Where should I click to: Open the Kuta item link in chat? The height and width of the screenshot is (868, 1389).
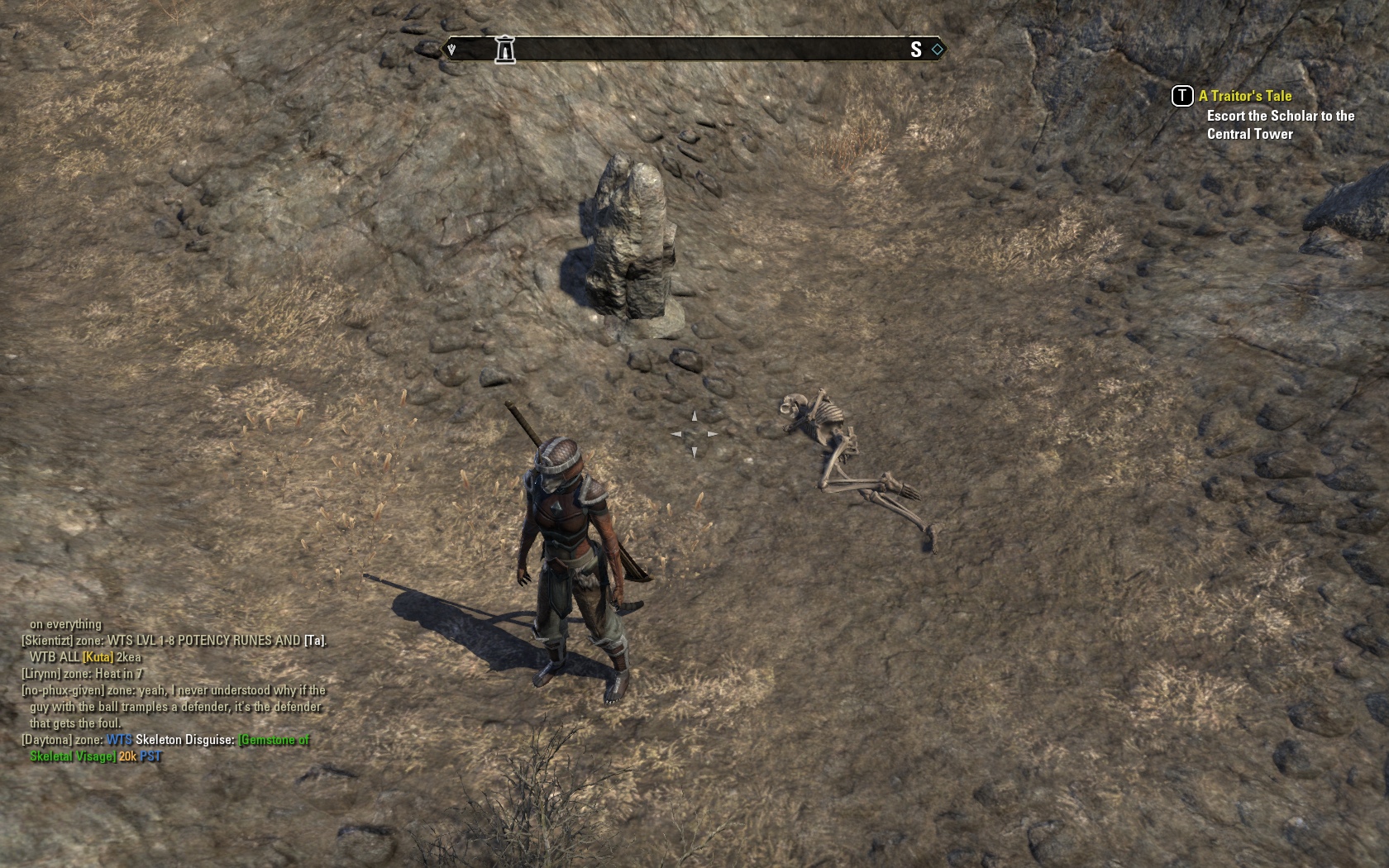coord(98,657)
